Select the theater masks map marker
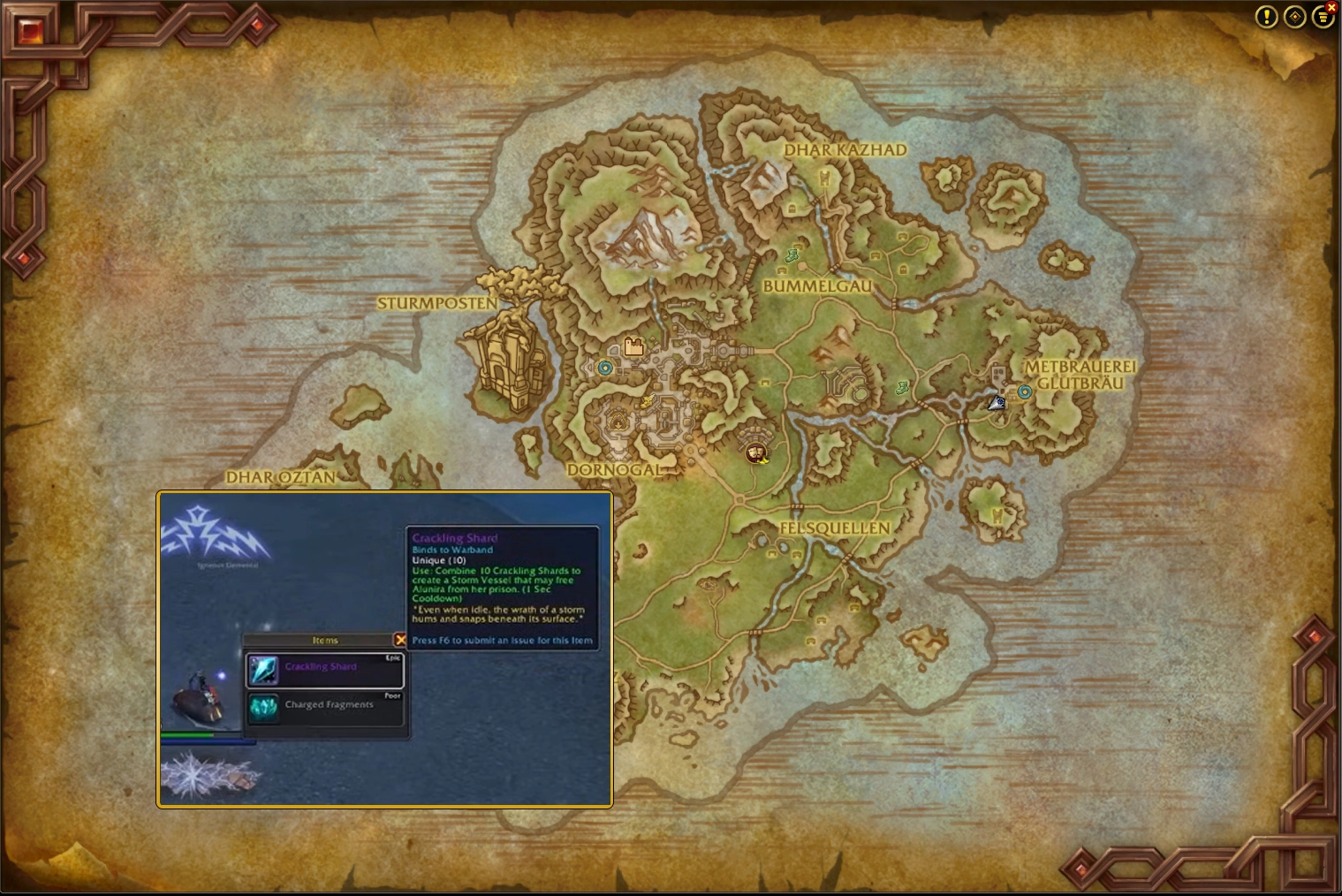The width and height of the screenshot is (1342, 896). 754,453
